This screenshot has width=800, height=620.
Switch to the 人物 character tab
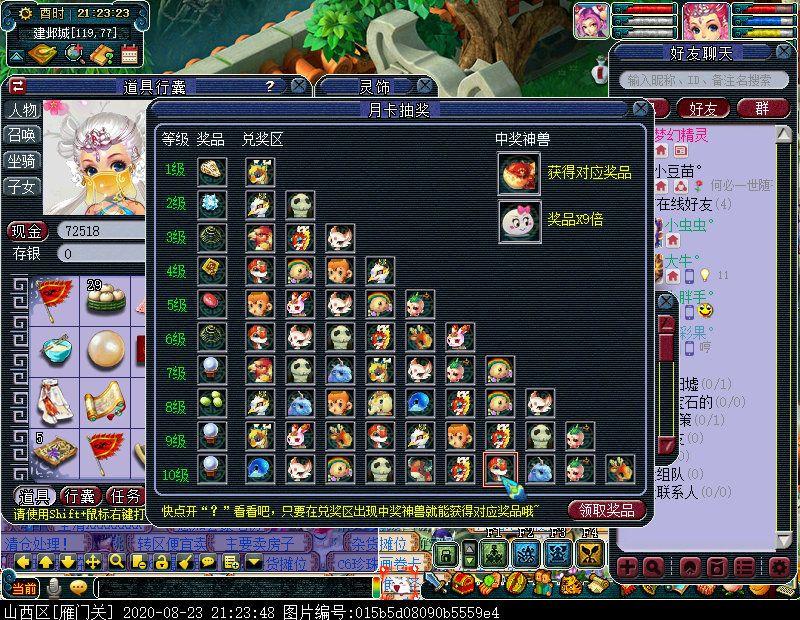click(22, 110)
